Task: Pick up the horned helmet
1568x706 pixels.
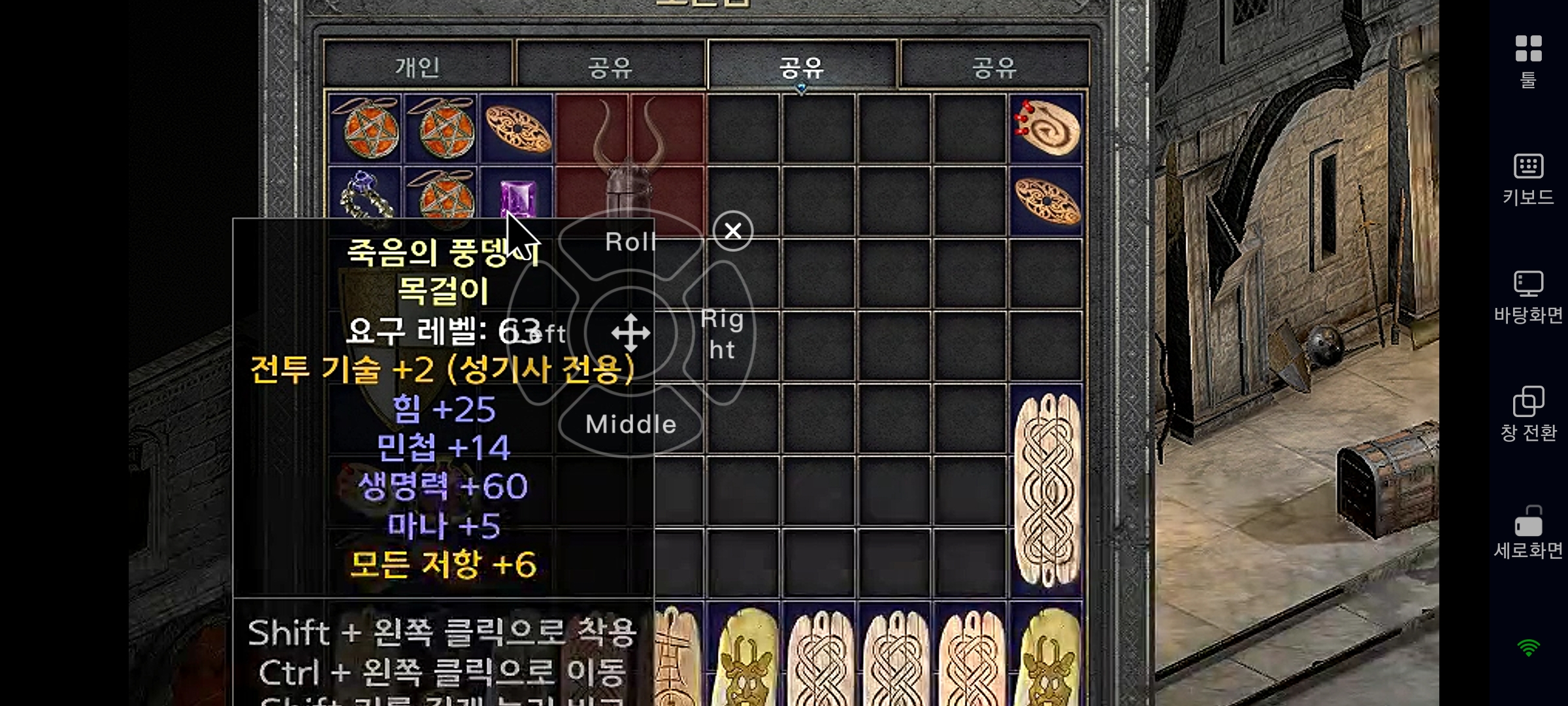Action: coord(629,163)
